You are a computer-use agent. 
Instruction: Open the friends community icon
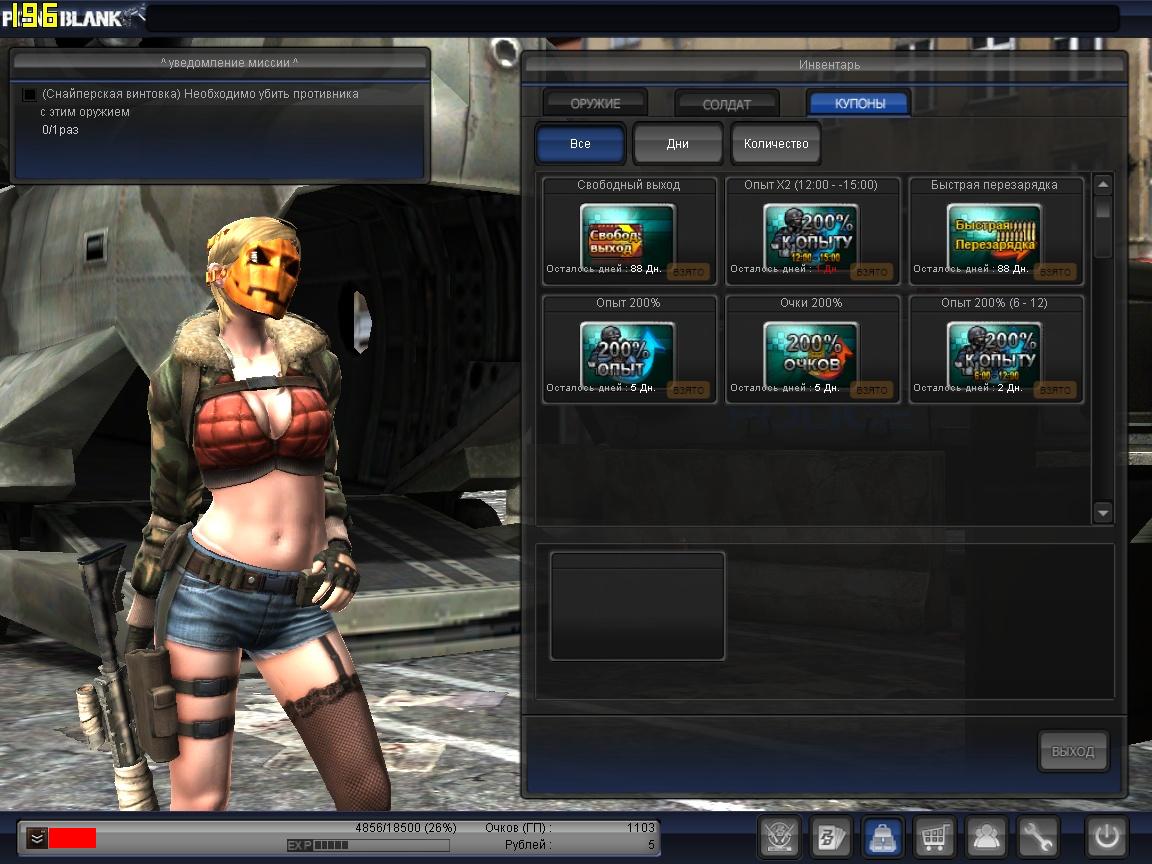987,837
